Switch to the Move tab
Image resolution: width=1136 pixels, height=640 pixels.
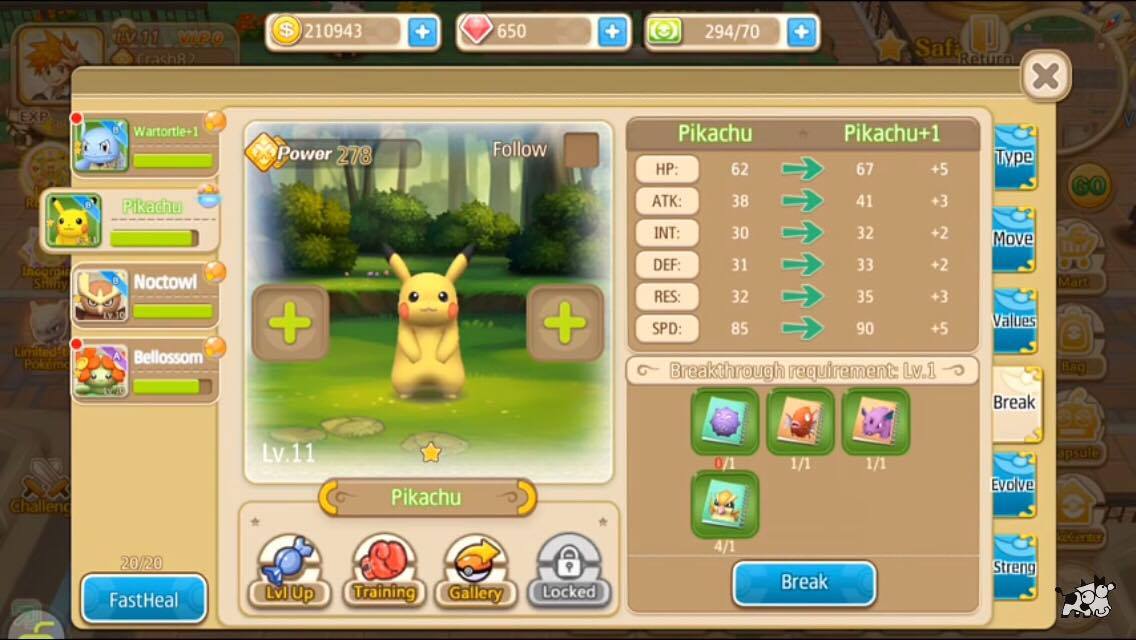point(1014,239)
